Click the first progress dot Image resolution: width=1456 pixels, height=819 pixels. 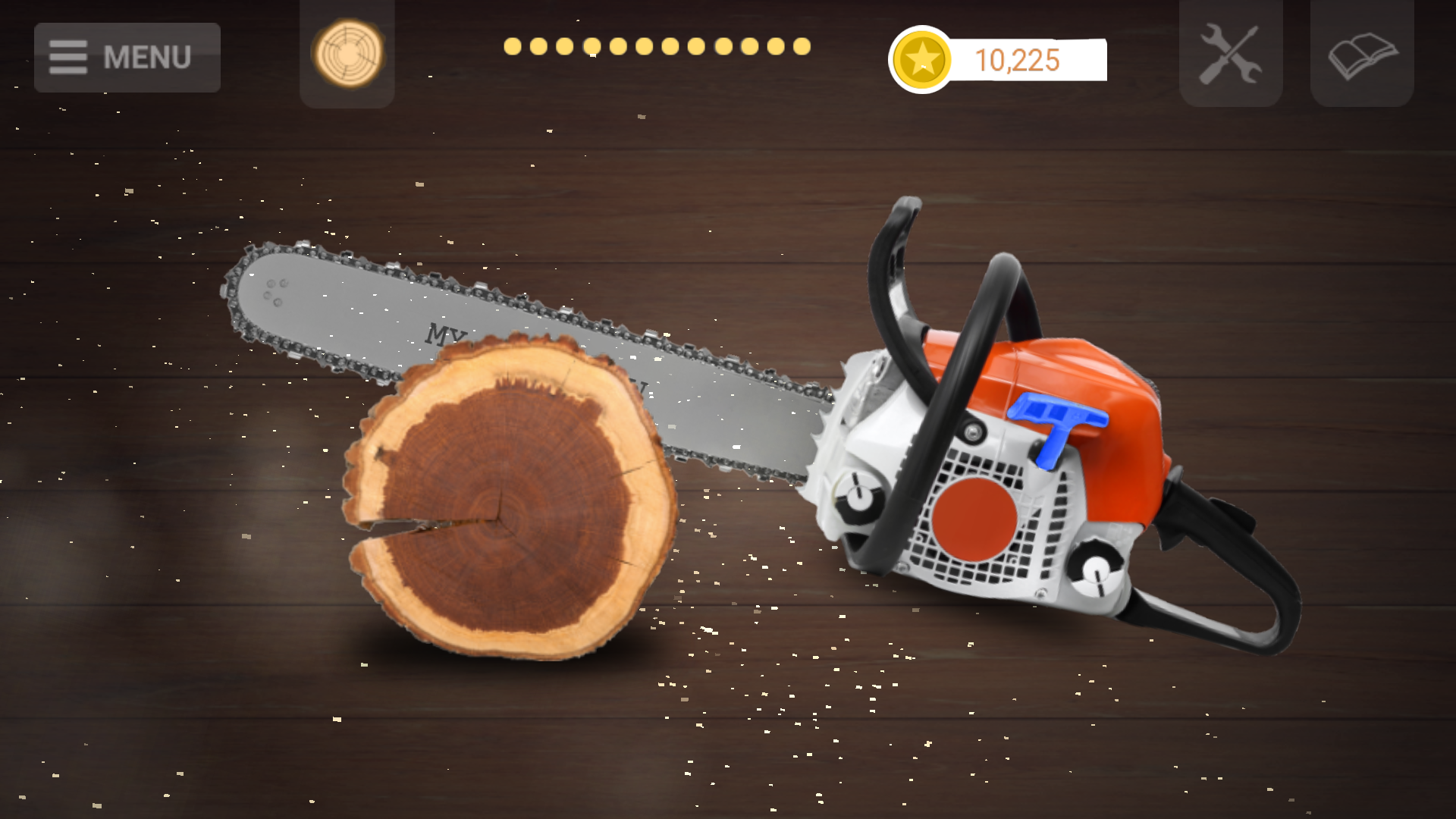(x=513, y=47)
